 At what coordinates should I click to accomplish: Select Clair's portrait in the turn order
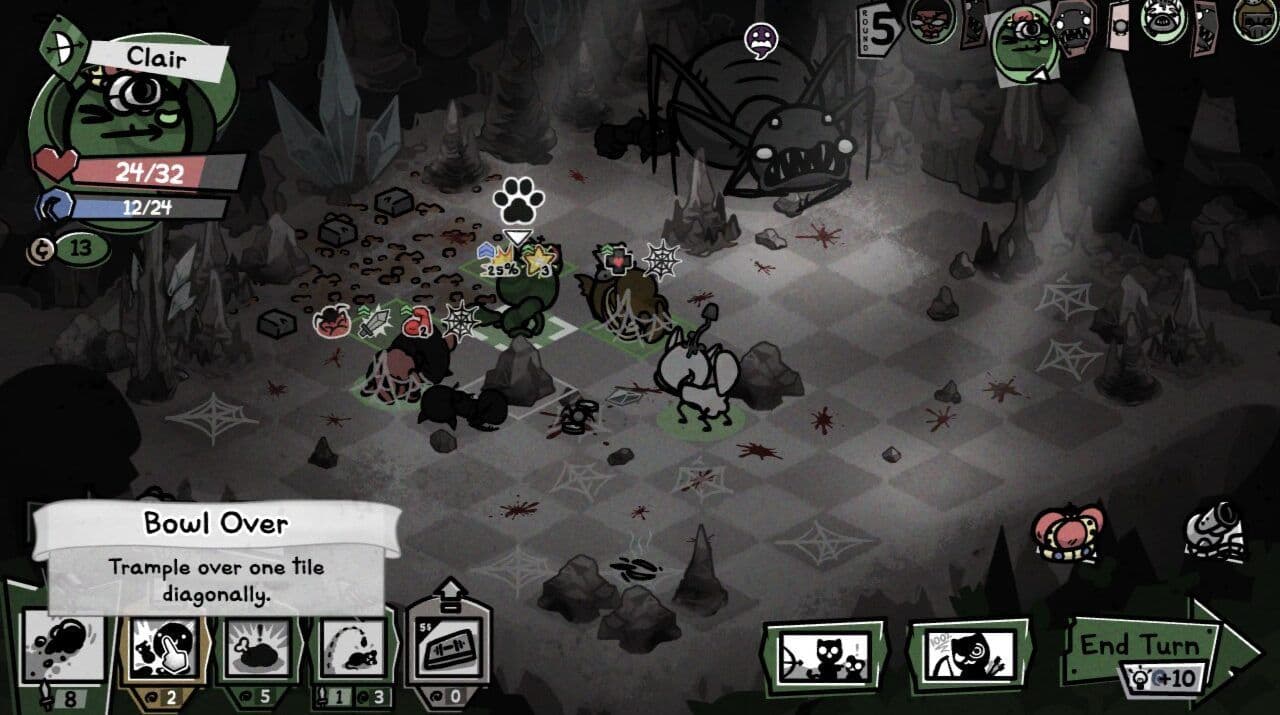(x=1024, y=42)
